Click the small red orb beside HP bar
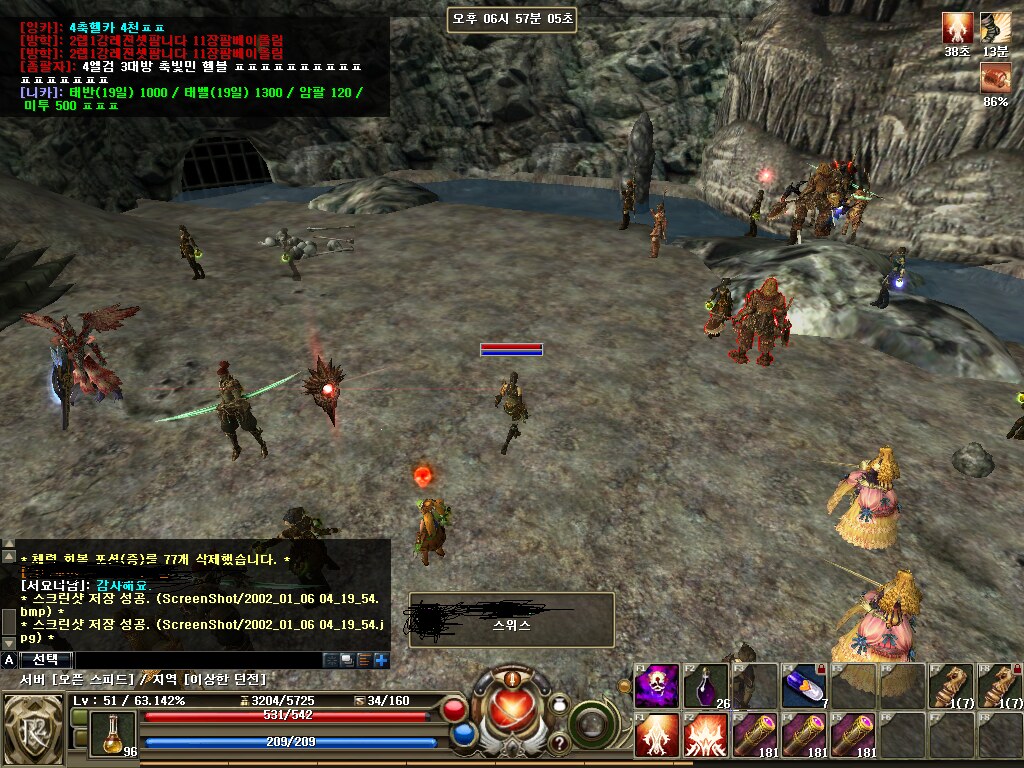1024x768 pixels. tap(454, 710)
